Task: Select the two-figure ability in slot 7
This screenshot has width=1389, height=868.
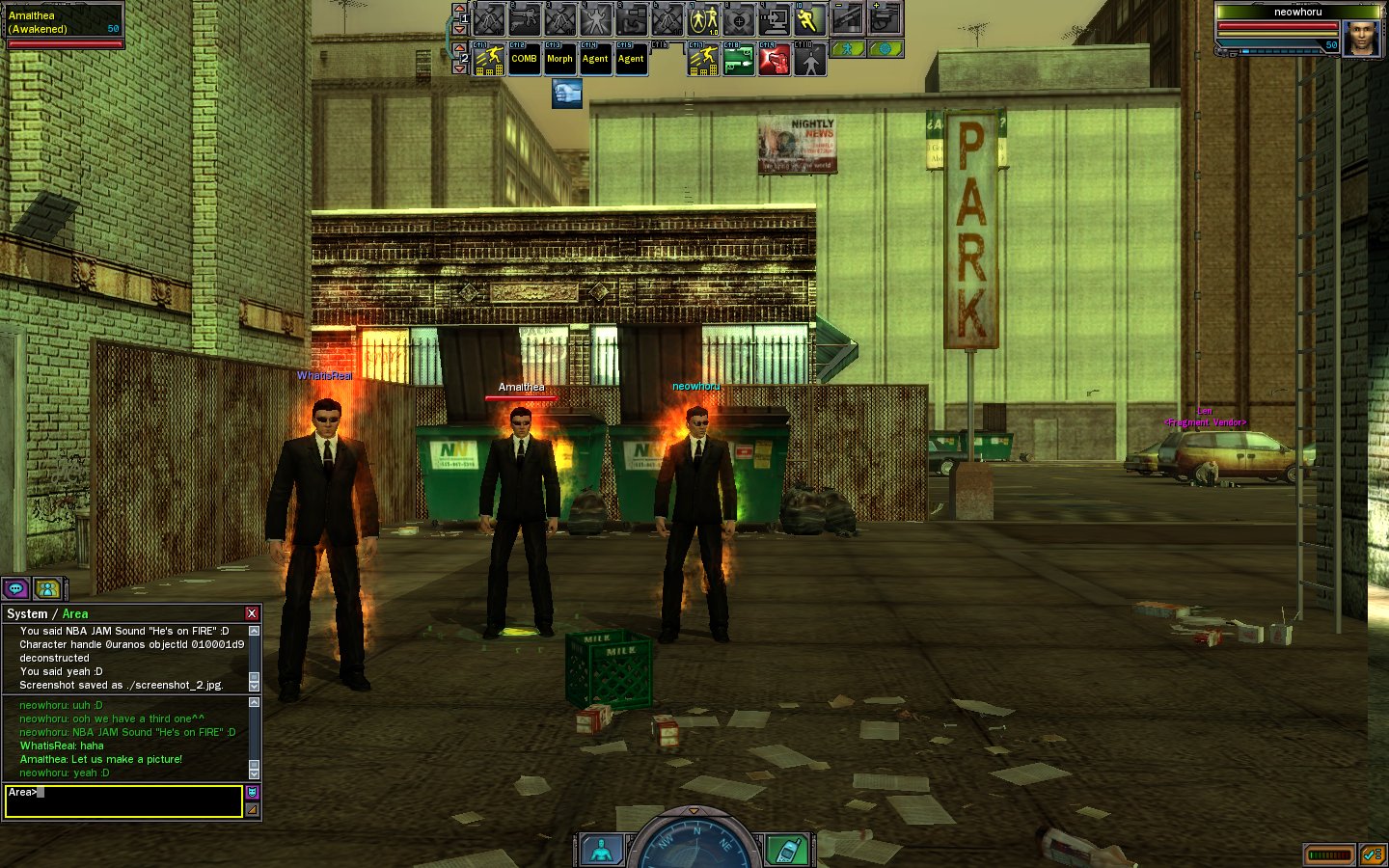Action: click(x=703, y=19)
